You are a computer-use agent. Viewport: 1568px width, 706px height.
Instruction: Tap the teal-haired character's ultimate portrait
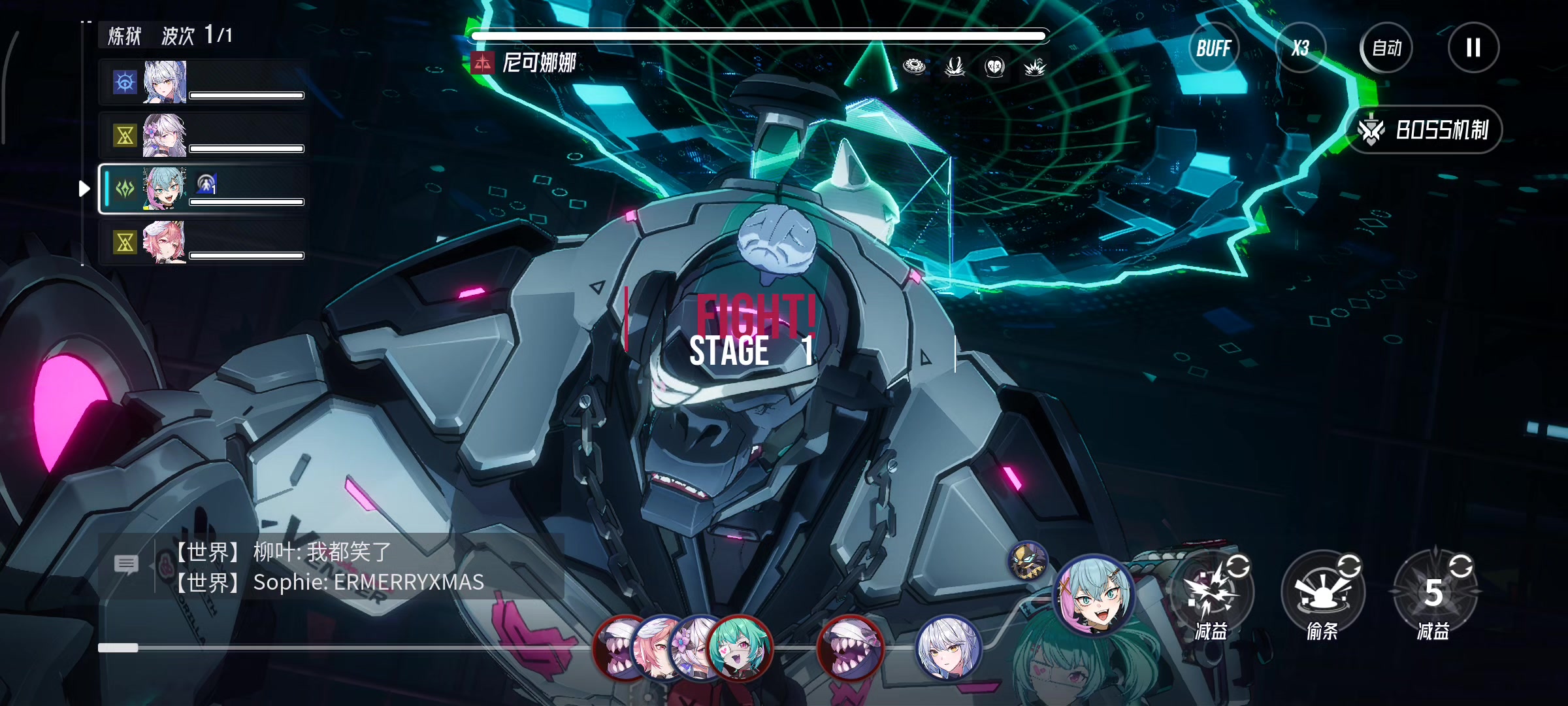pyautogui.click(x=1094, y=595)
